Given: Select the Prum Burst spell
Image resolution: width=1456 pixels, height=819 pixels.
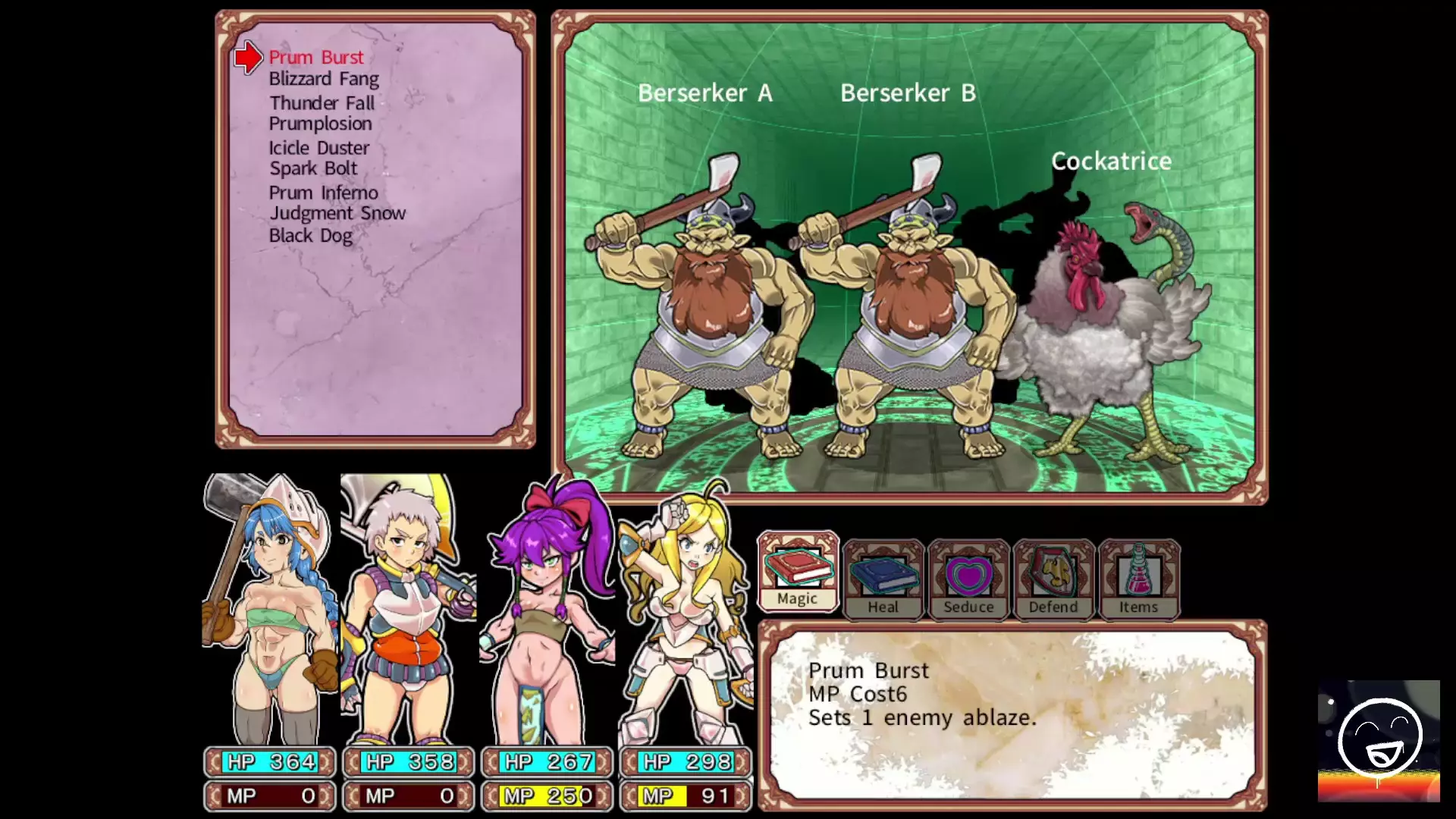Looking at the screenshot, I should pos(316,58).
